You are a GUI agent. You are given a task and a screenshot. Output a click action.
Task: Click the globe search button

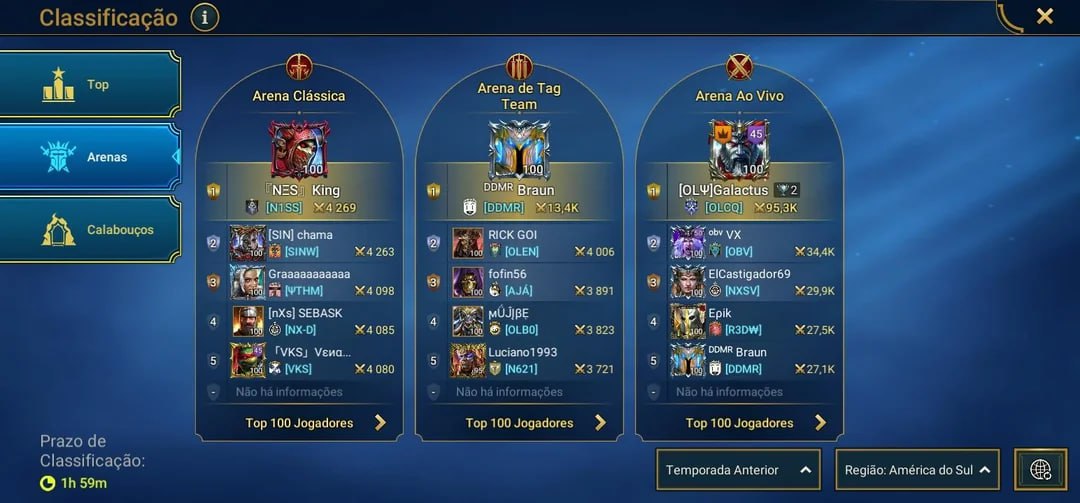pos(1040,469)
